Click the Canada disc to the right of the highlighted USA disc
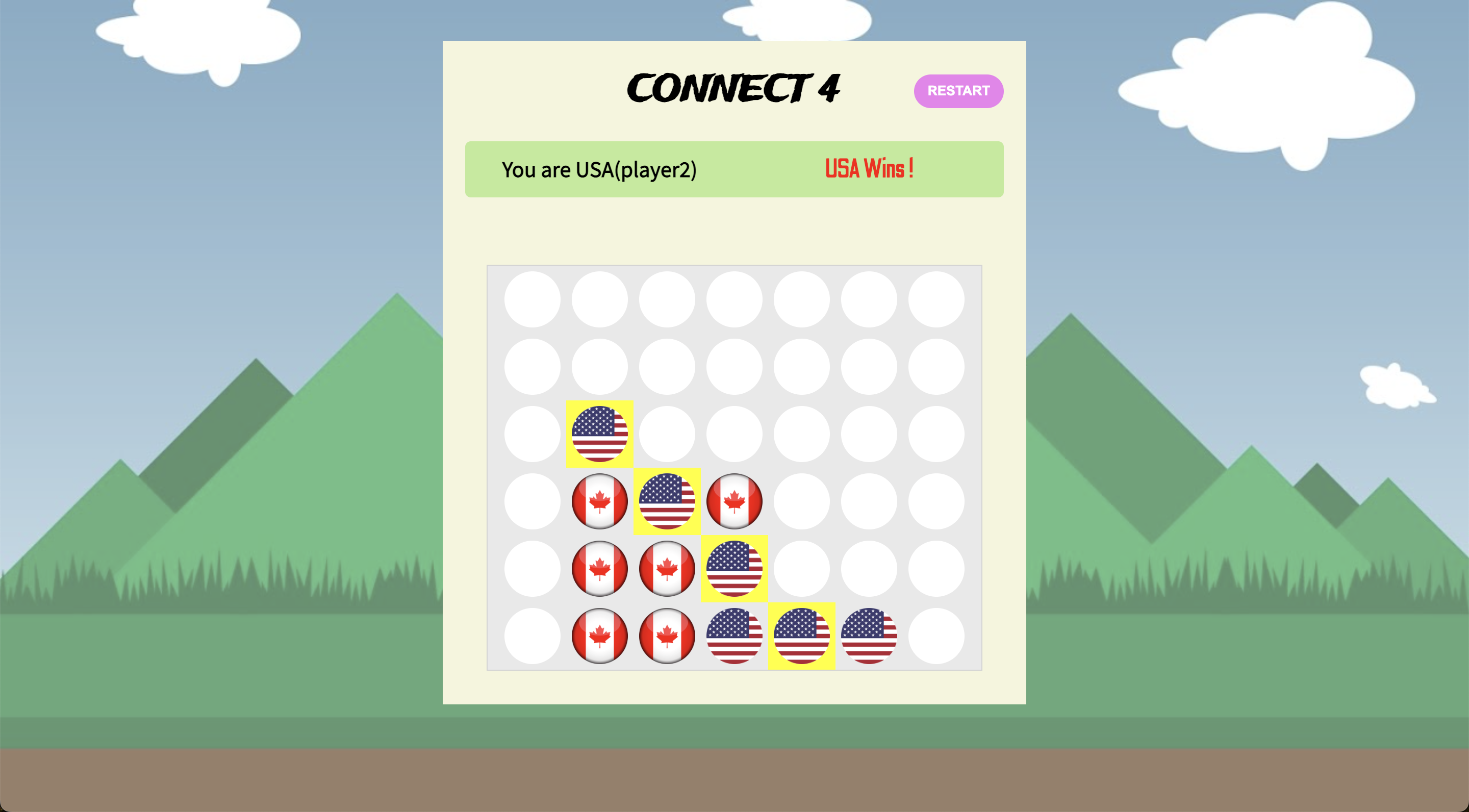 point(734,501)
